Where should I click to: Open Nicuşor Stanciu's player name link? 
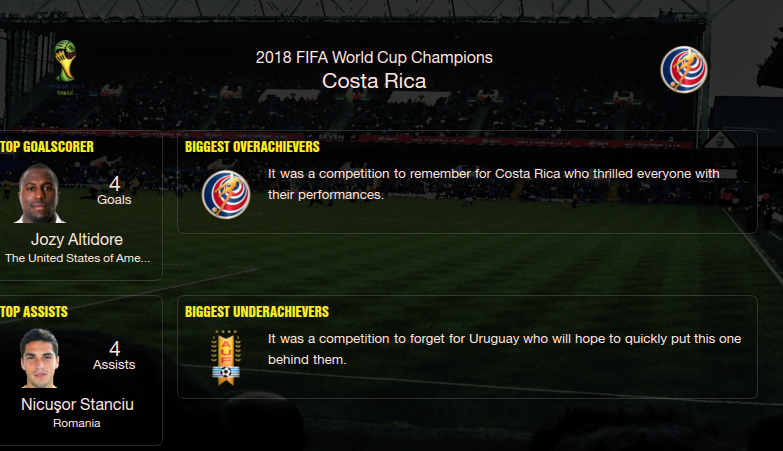(x=77, y=405)
